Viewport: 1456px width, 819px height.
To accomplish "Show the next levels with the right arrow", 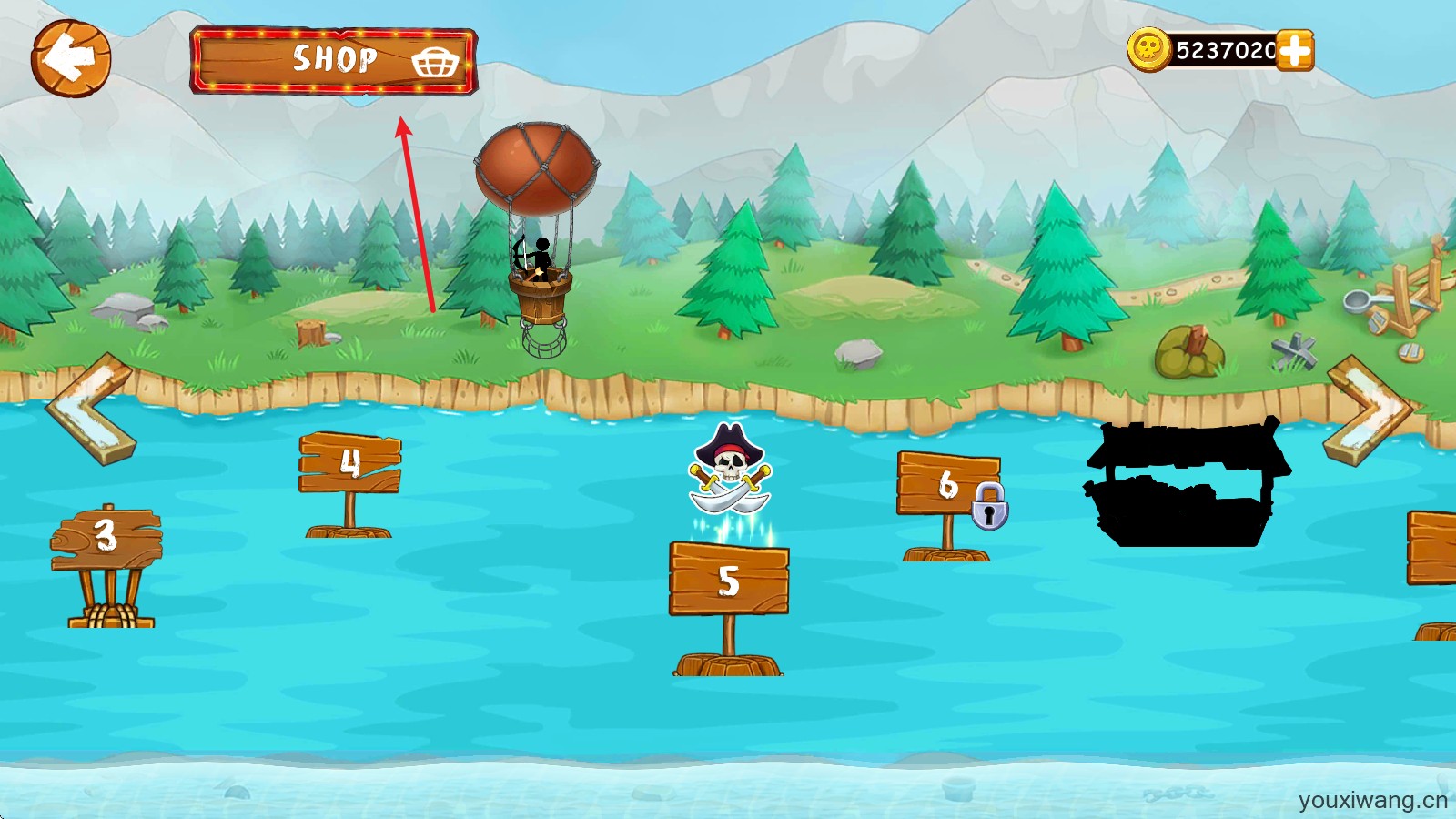I will (x=1367, y=410).
